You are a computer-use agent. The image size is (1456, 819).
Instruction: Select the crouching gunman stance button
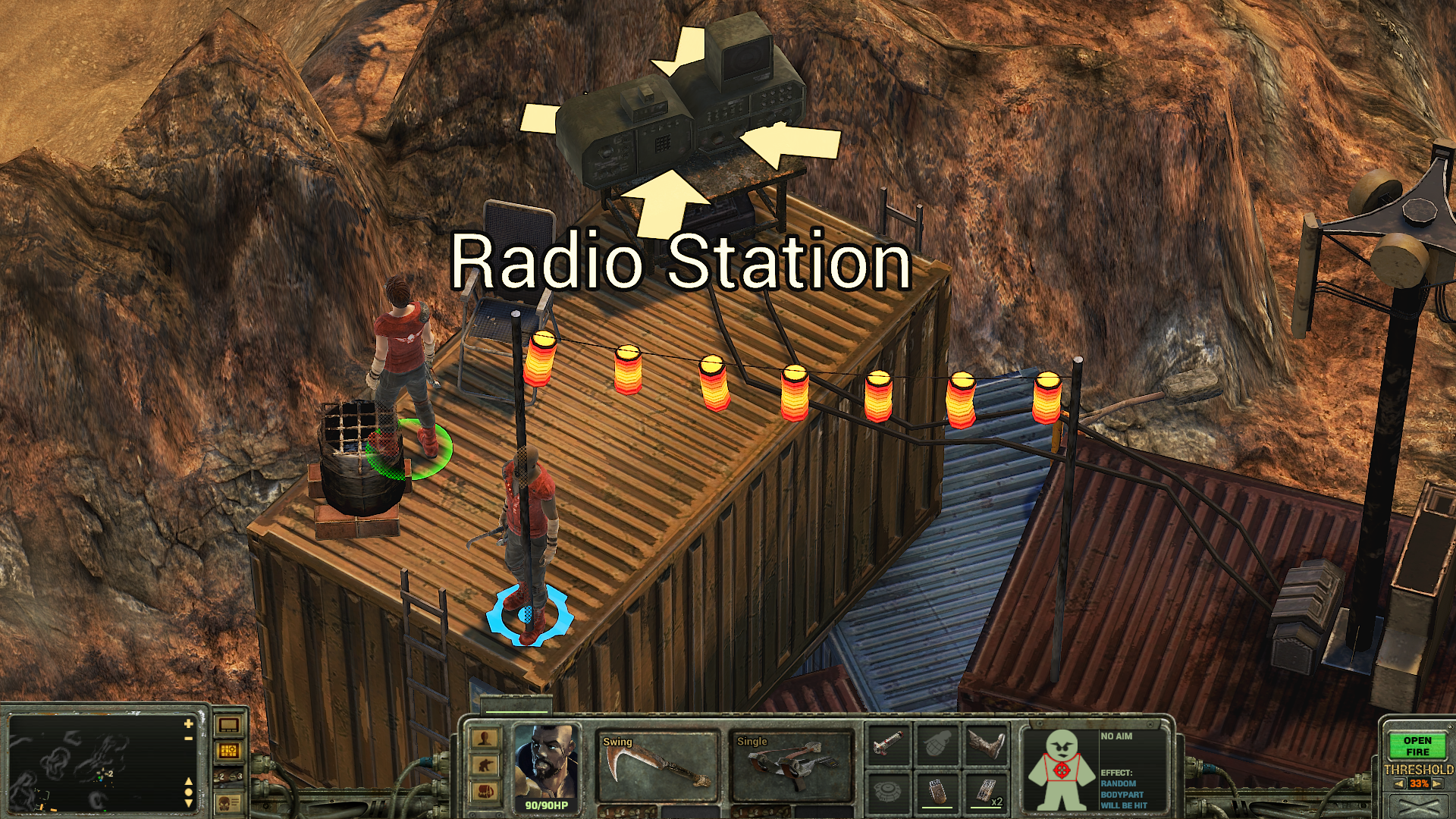tap(485, 764)
